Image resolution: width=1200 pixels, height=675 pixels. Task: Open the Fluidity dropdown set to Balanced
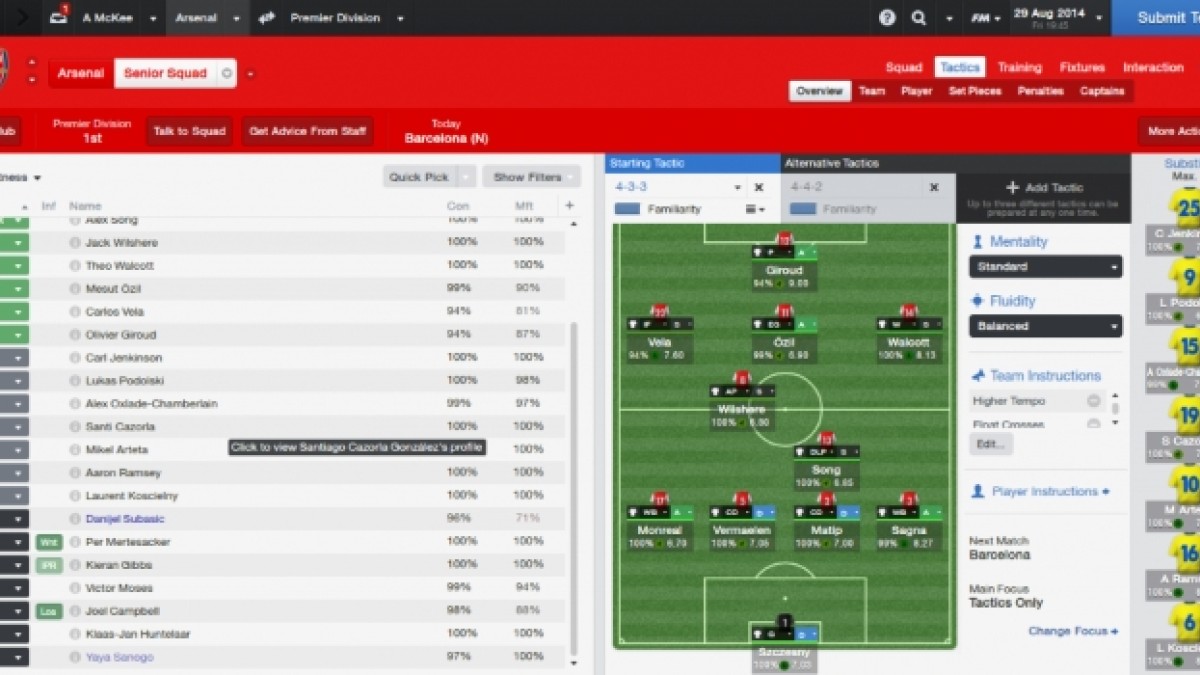[1045, 326]
